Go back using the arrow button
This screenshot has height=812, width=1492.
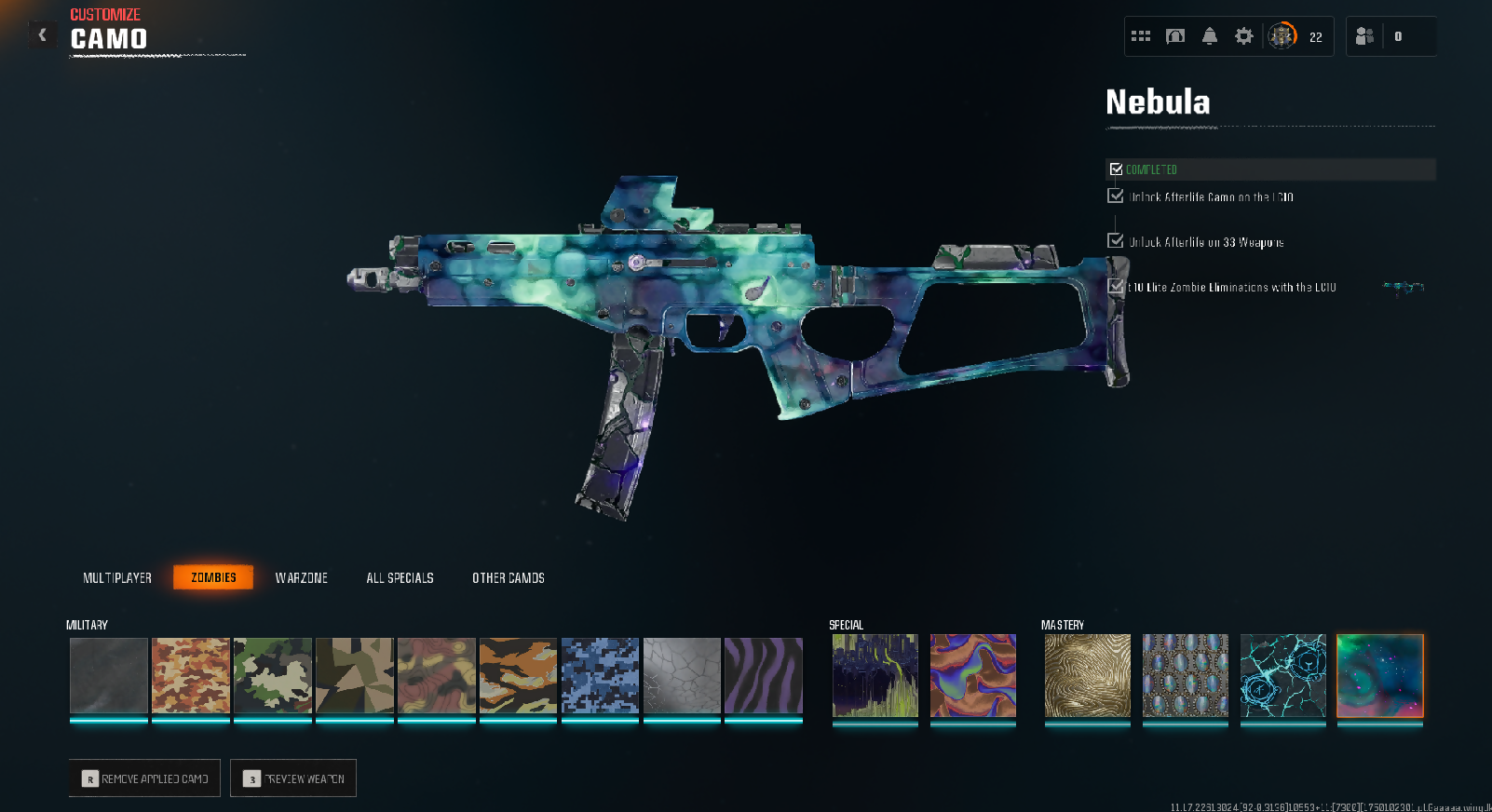click(42, 35)
